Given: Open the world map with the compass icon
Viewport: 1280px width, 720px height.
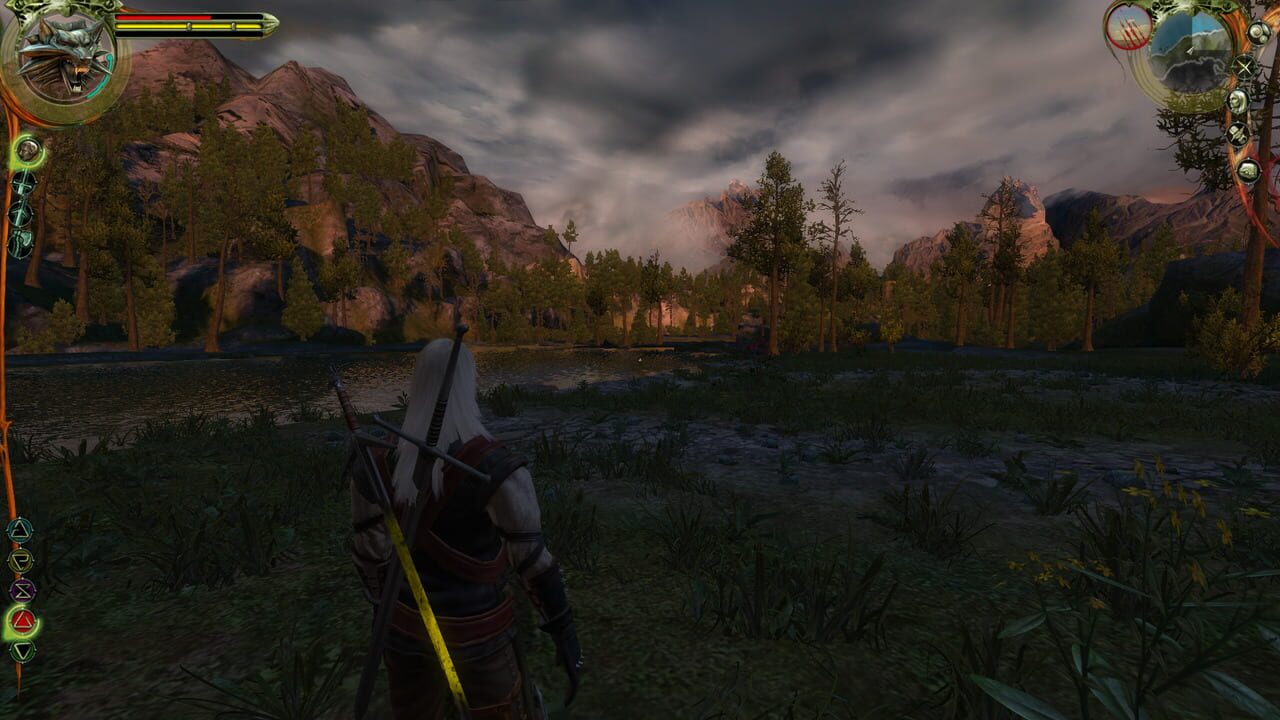Looking at the screenshot, I should pyautogui.click(x=1244, y=66).
